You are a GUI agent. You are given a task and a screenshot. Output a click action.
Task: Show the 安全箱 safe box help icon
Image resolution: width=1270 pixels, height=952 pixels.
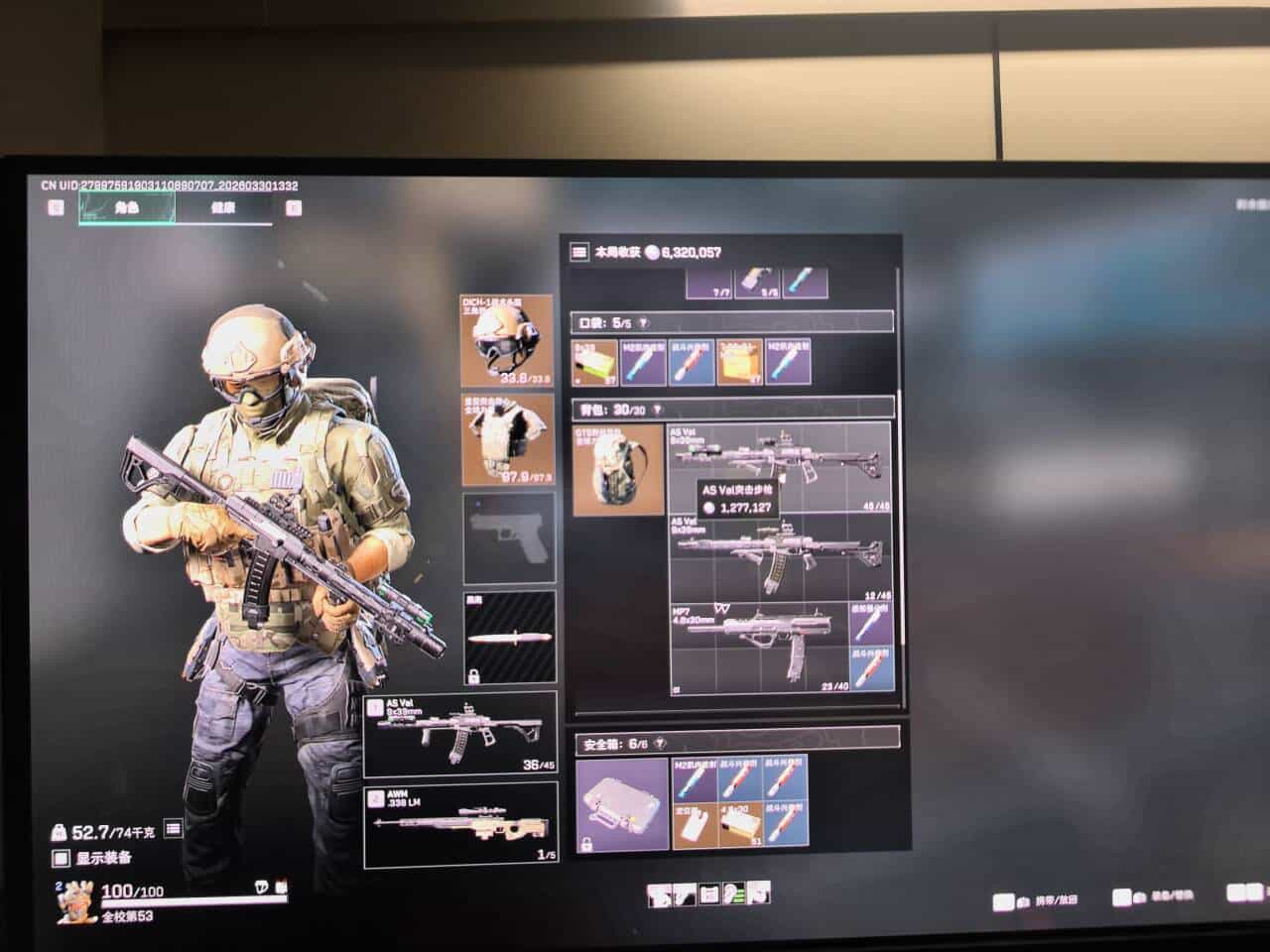point(660,743)
